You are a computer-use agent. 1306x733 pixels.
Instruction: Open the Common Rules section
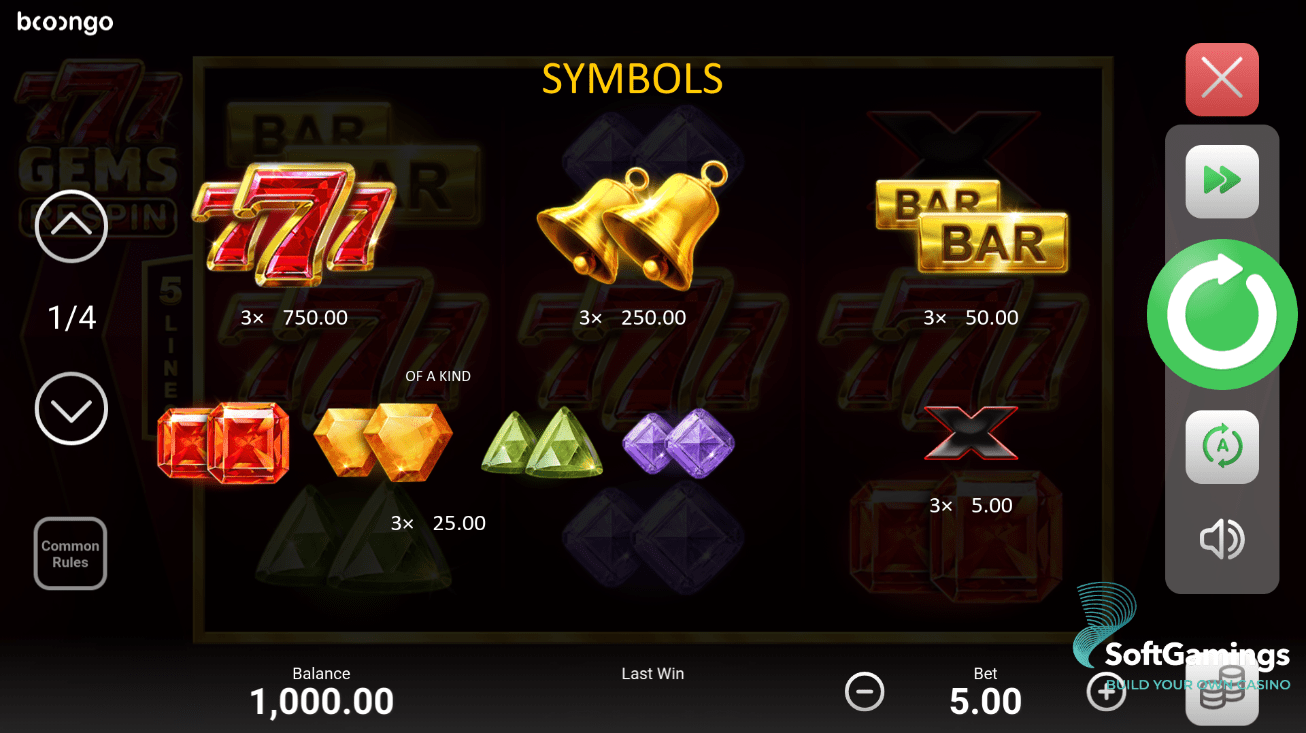point(70,553)
